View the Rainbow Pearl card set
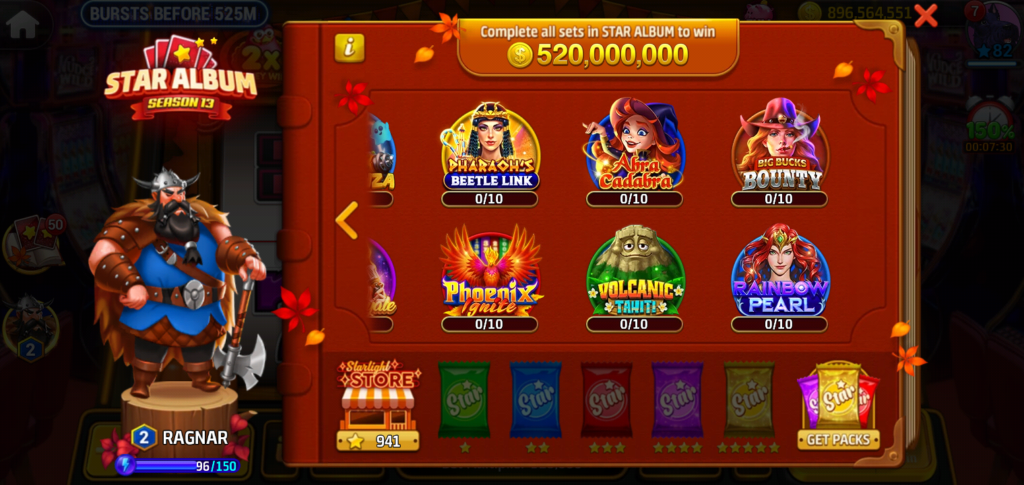 point(779,275)
